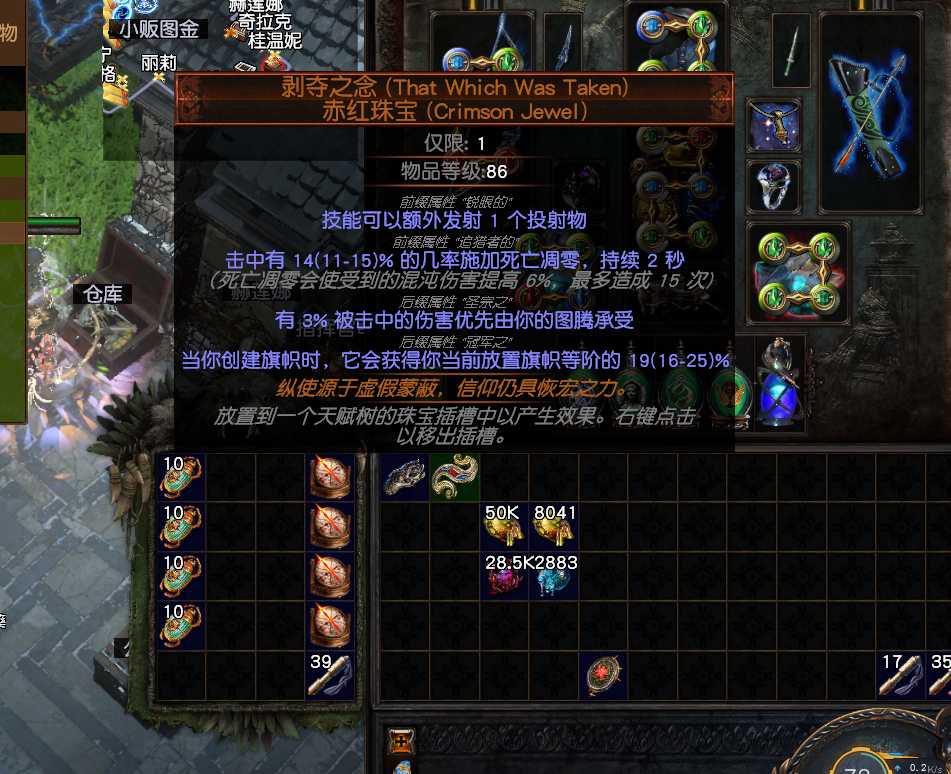Select the equipped amulet slot
This screenshot has height=774, width=951.
pyautogui.click(x=772, y=124)
